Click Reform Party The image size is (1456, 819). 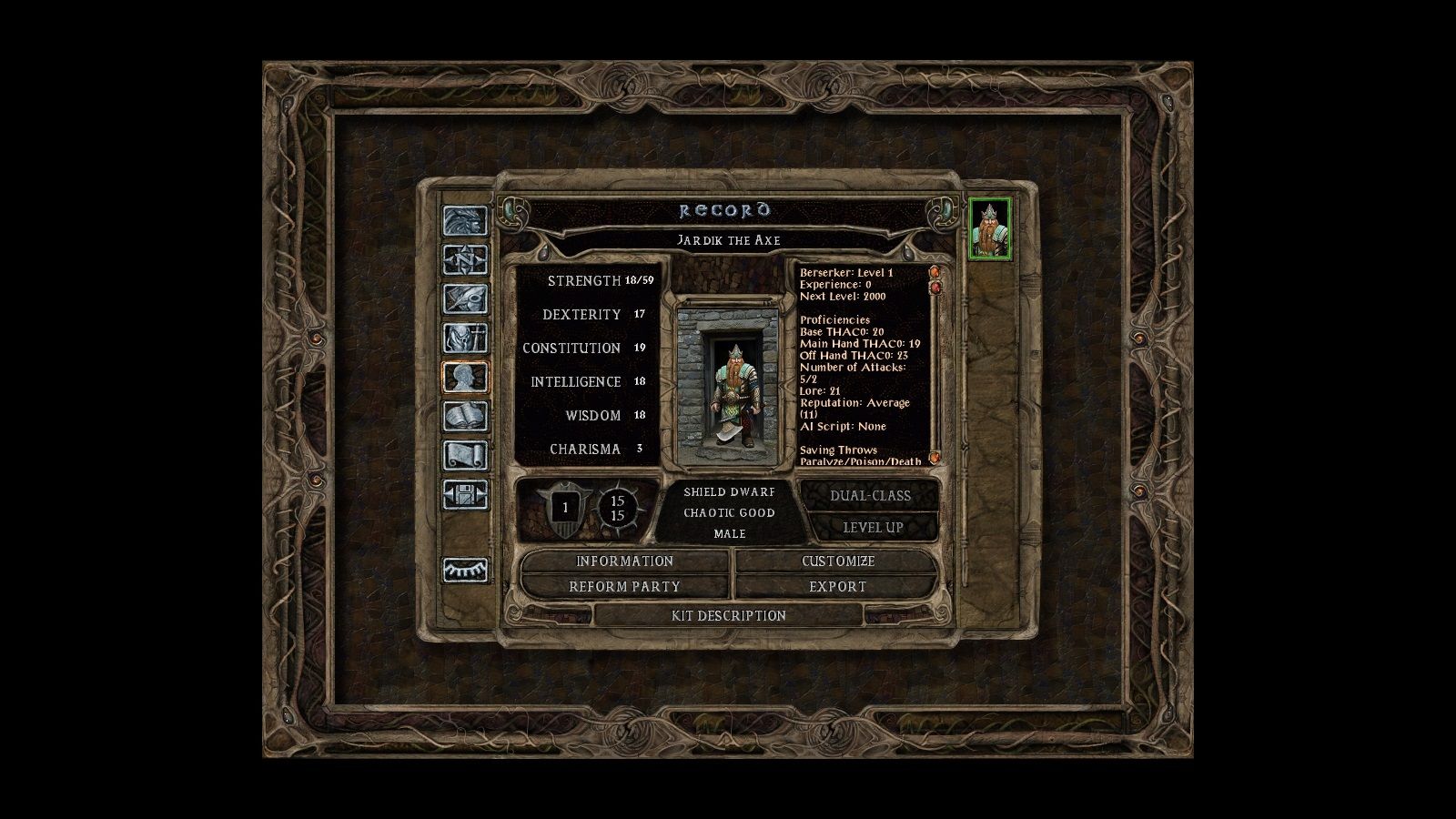click(622, 587)
